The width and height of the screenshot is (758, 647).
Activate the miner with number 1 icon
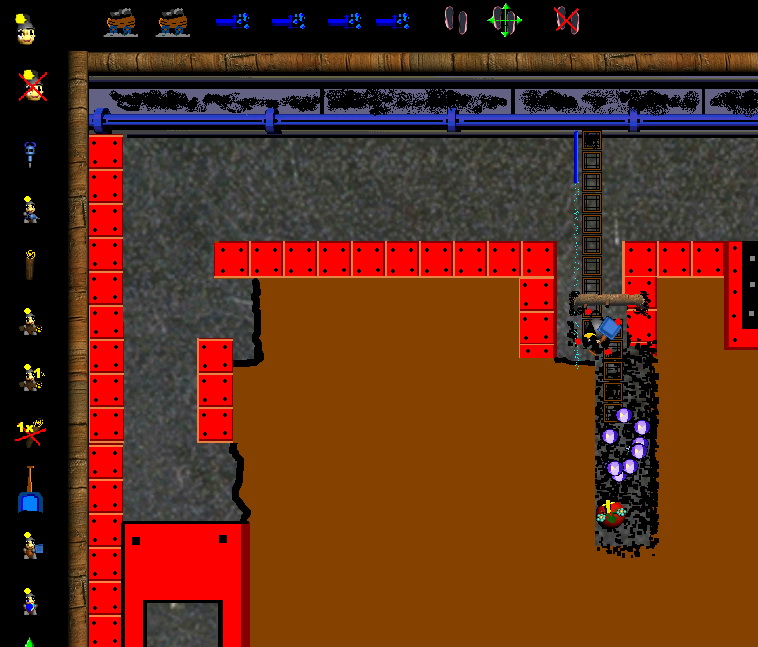tap(31, 377)
